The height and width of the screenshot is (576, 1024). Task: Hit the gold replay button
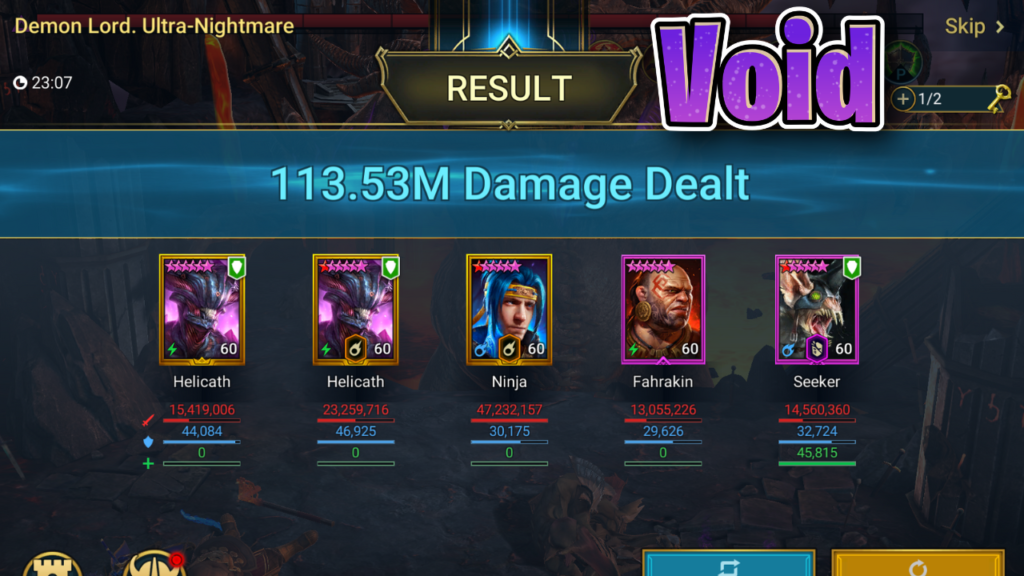(x=917, y=564)
